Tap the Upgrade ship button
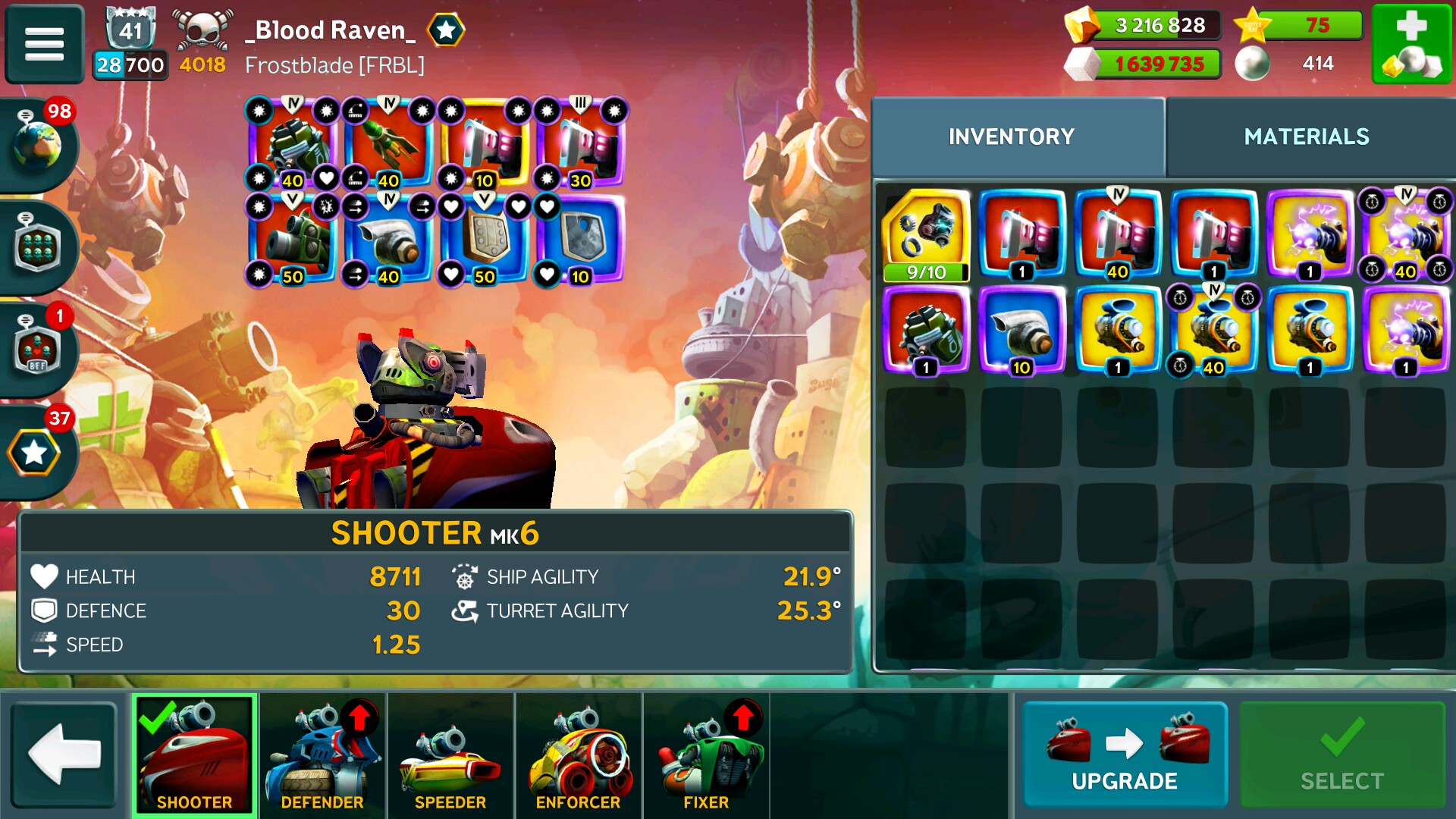The image size is (1456, 819). pos(1124,755)
